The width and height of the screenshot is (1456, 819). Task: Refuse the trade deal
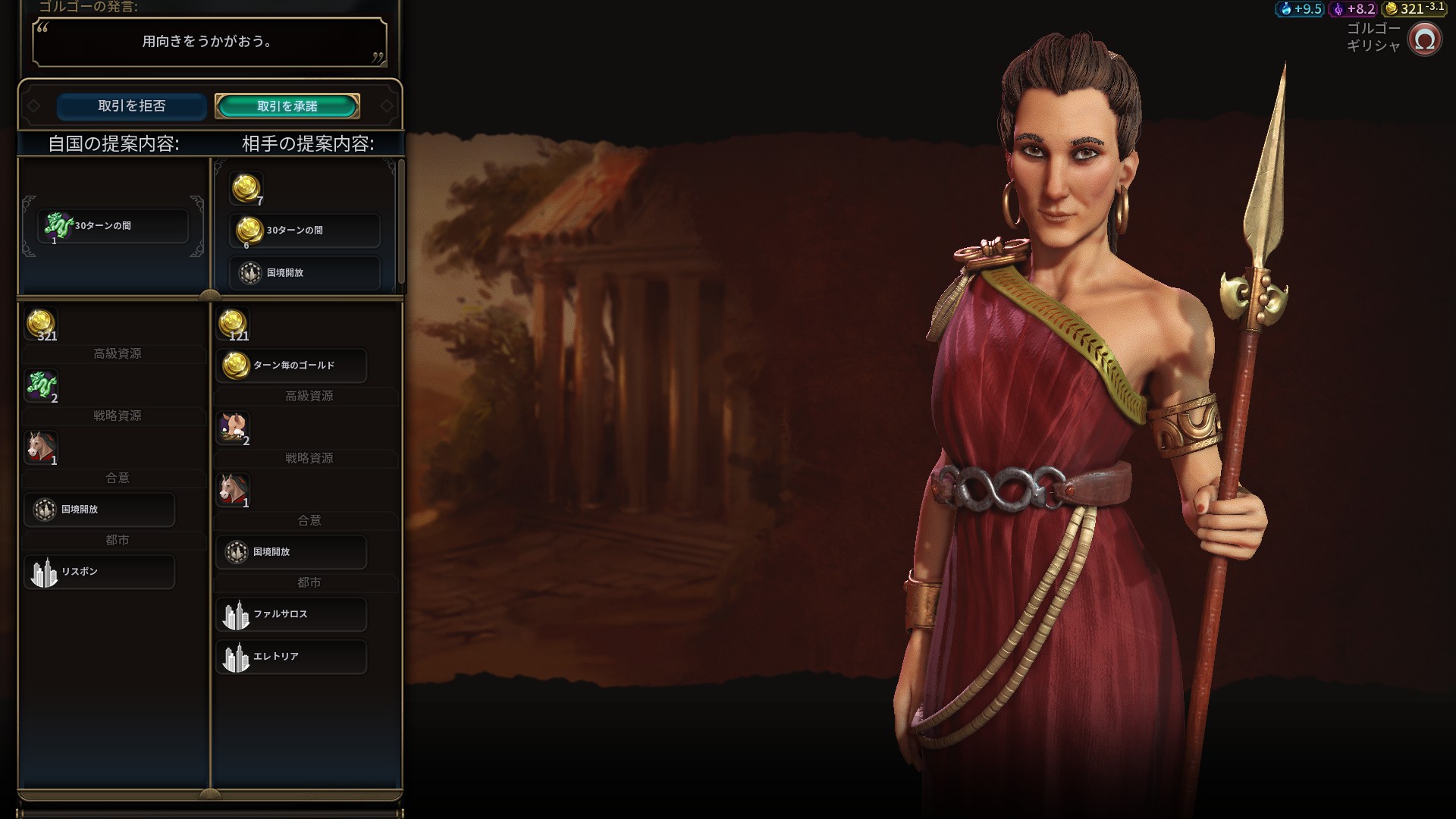tap(131, 106)
